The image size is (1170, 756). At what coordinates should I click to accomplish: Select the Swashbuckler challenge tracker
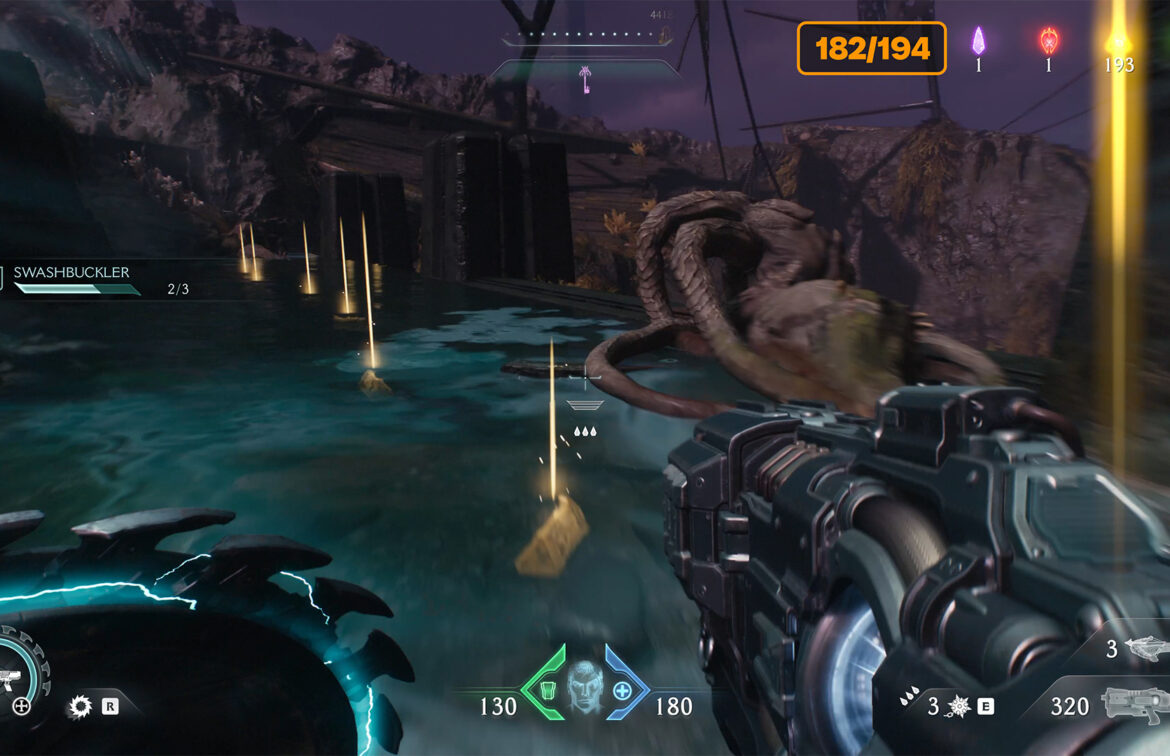click(x=75, y=280)
